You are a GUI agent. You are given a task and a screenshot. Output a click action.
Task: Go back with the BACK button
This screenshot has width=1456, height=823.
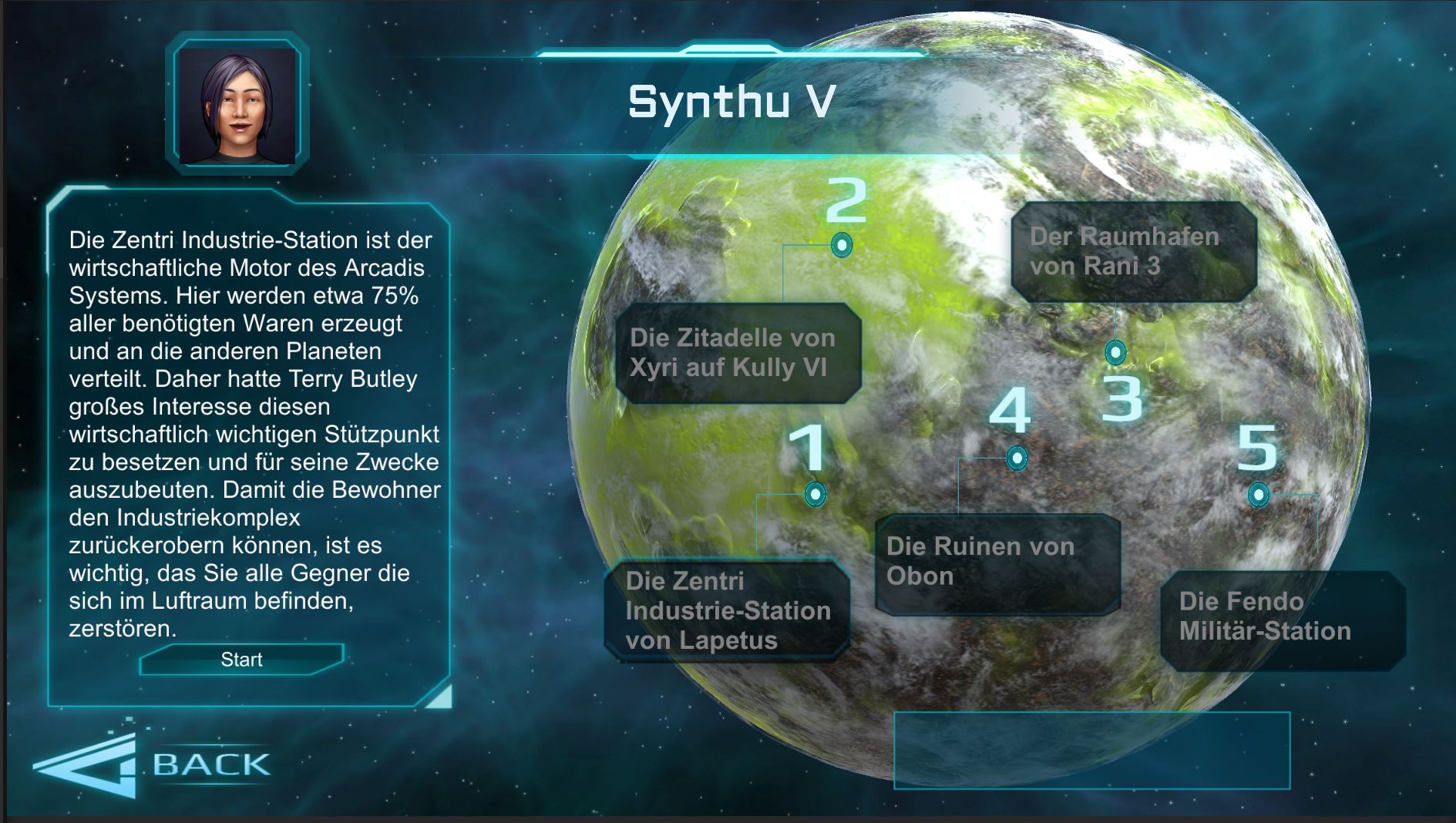pyautogui.click(x=154, y=764)
